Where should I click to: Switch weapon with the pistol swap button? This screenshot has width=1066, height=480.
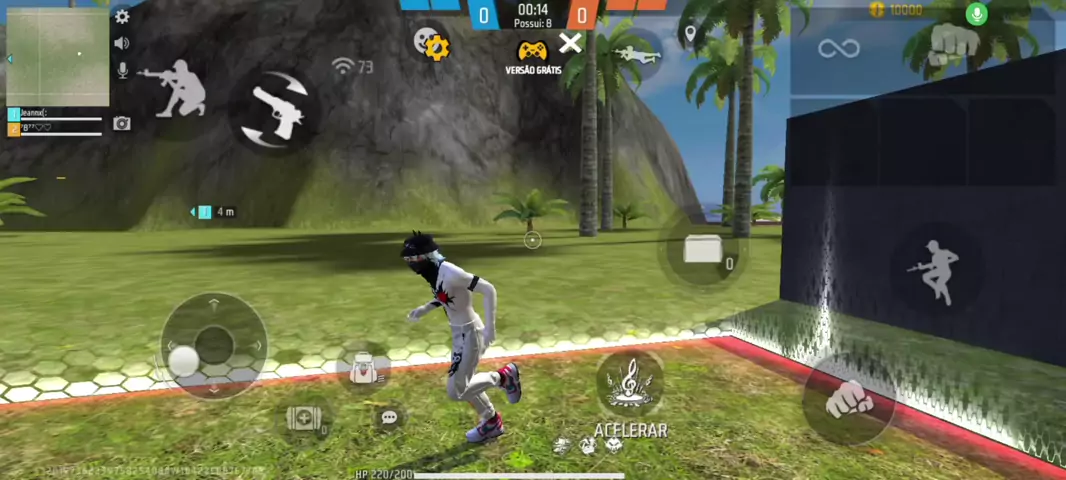pos(274,110)
